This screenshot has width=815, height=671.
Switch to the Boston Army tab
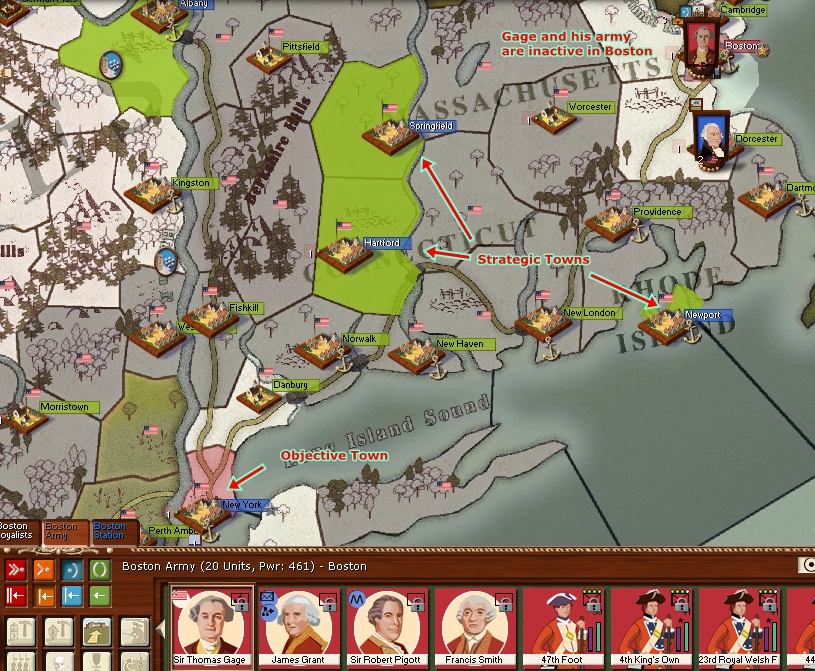click(x=61, y=531)
